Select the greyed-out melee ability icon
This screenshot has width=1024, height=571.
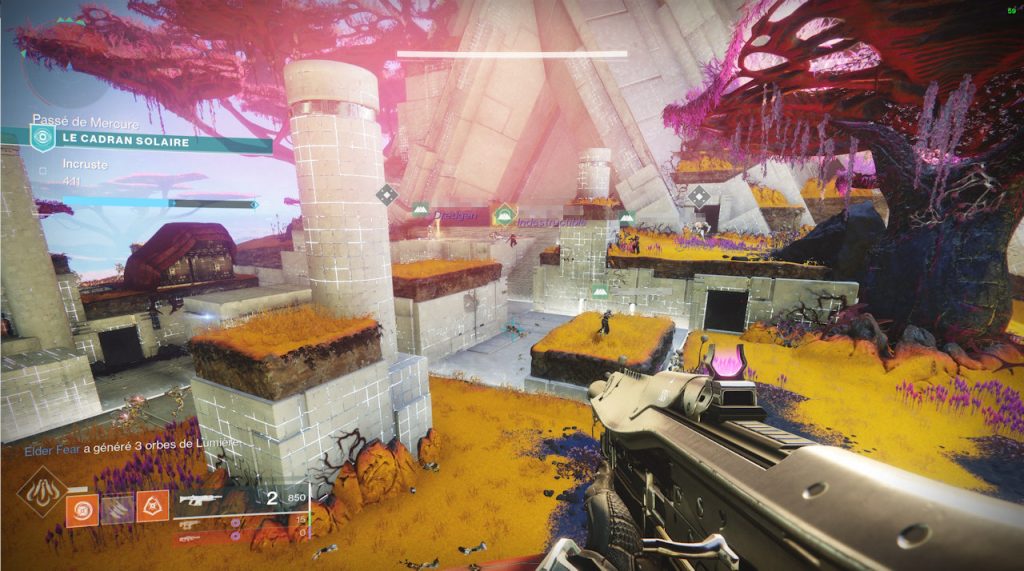click(x=117, y=510)
